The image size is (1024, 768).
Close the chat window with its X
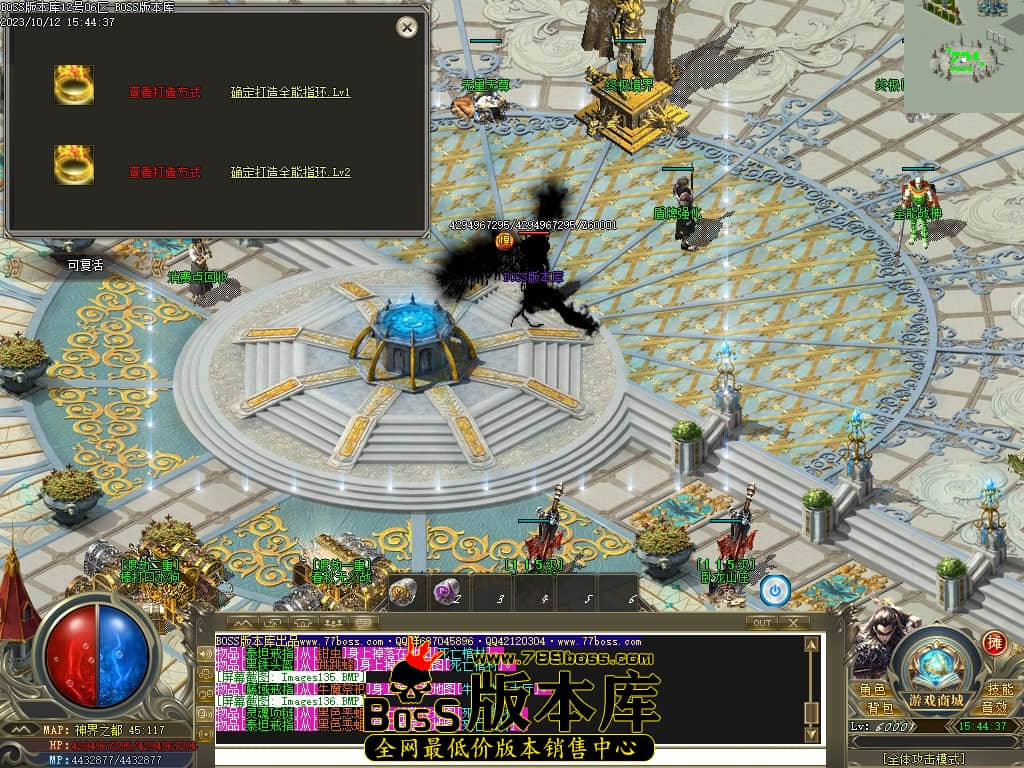tap(794, 622)
